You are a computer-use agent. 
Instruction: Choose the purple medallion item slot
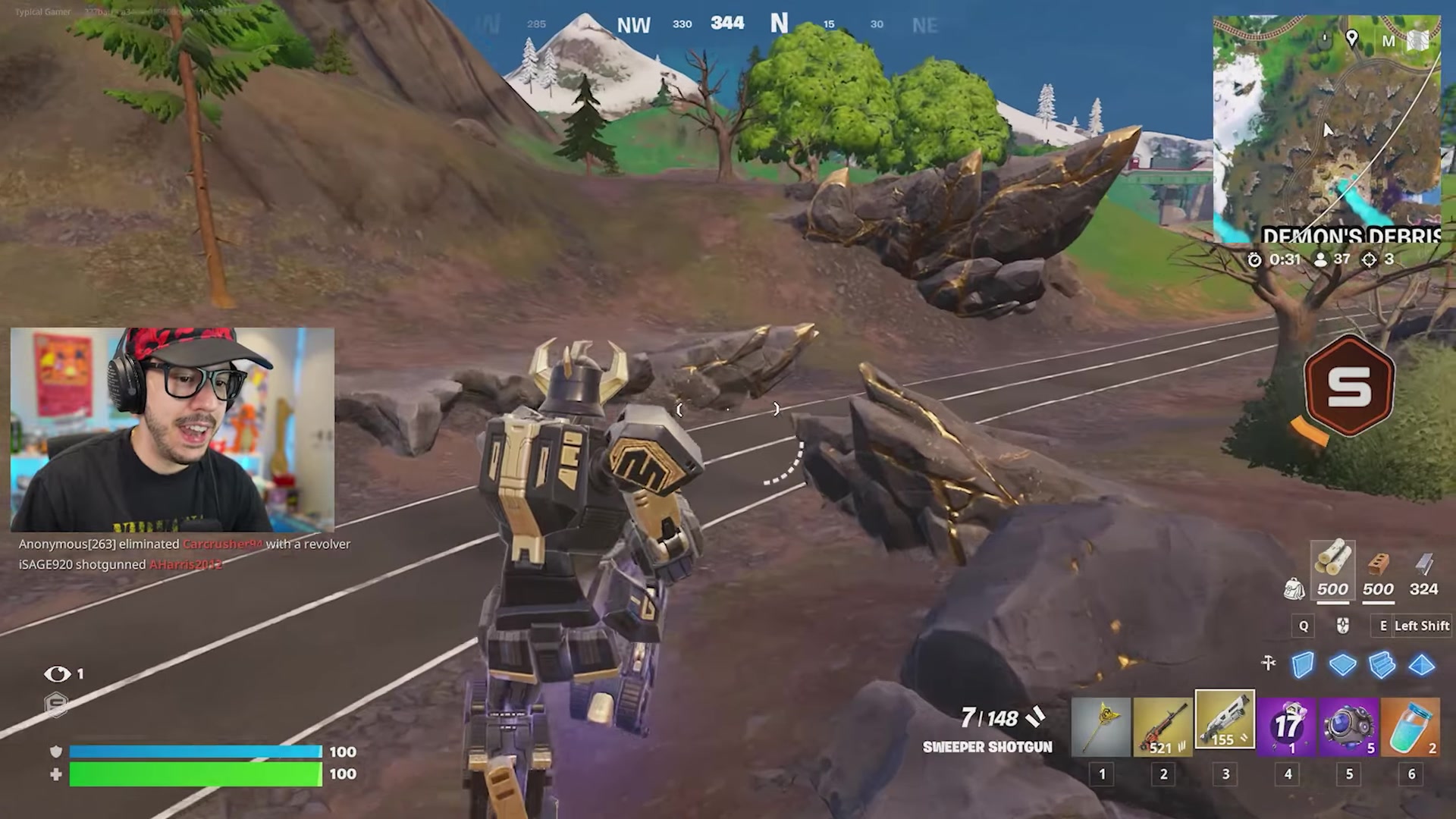(x=1288, y=726)
